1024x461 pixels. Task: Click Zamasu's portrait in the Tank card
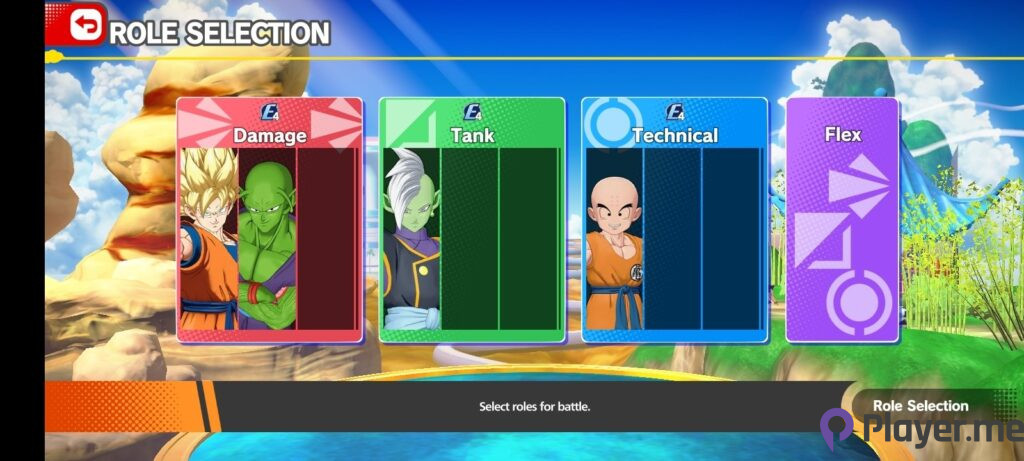(411, 240)
